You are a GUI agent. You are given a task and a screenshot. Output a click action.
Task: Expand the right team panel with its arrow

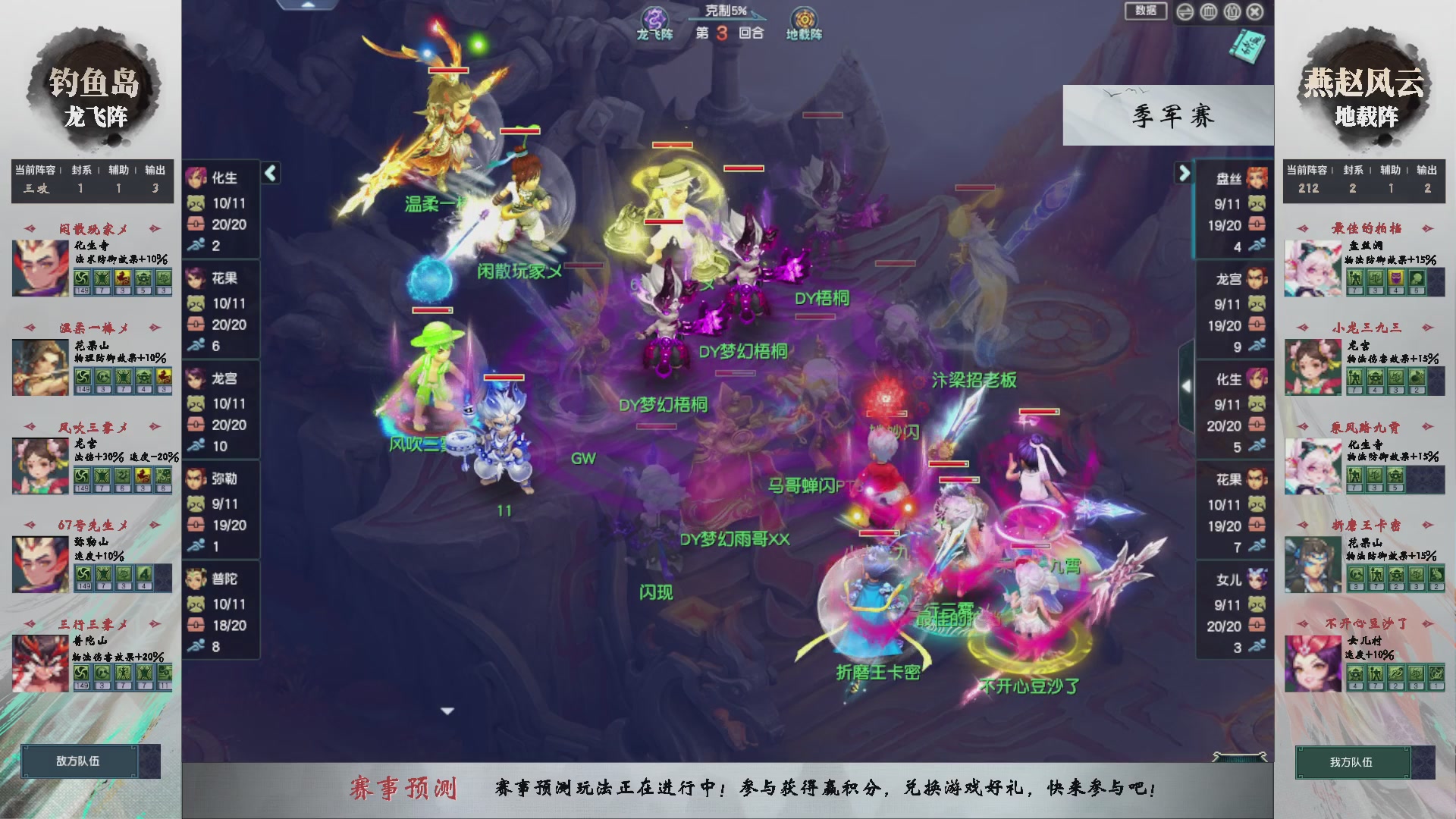1185,173
